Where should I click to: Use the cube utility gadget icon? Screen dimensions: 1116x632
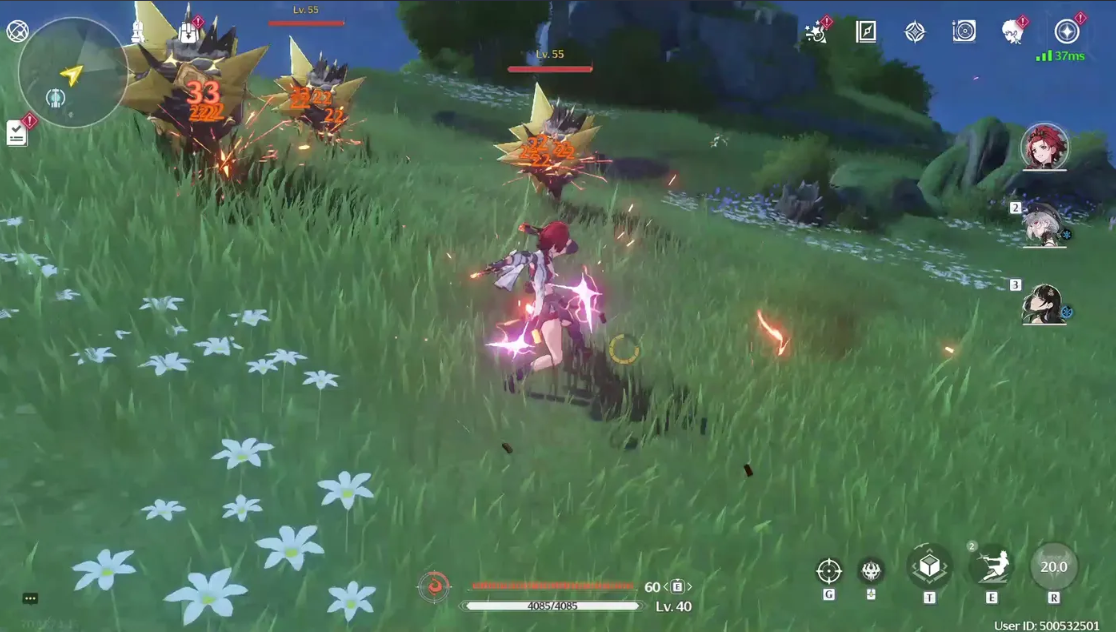(929, 567)
